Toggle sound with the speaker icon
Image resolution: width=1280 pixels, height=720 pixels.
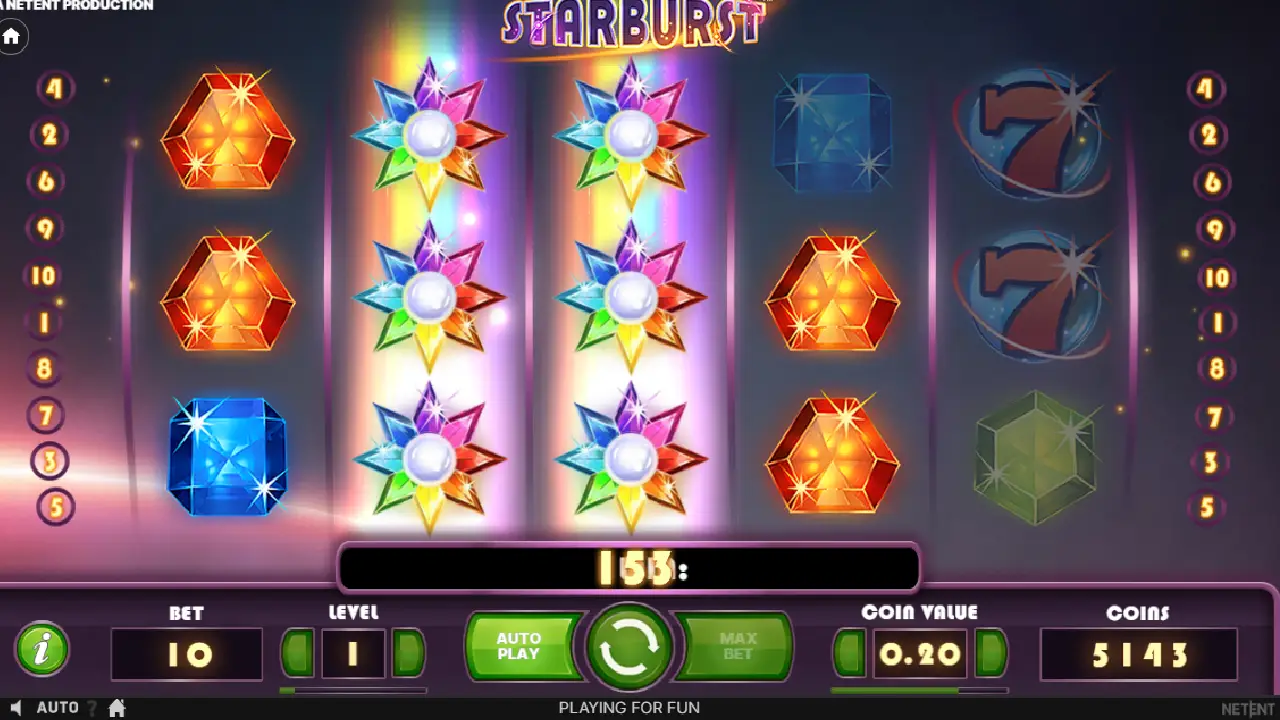tap(16, 708)
